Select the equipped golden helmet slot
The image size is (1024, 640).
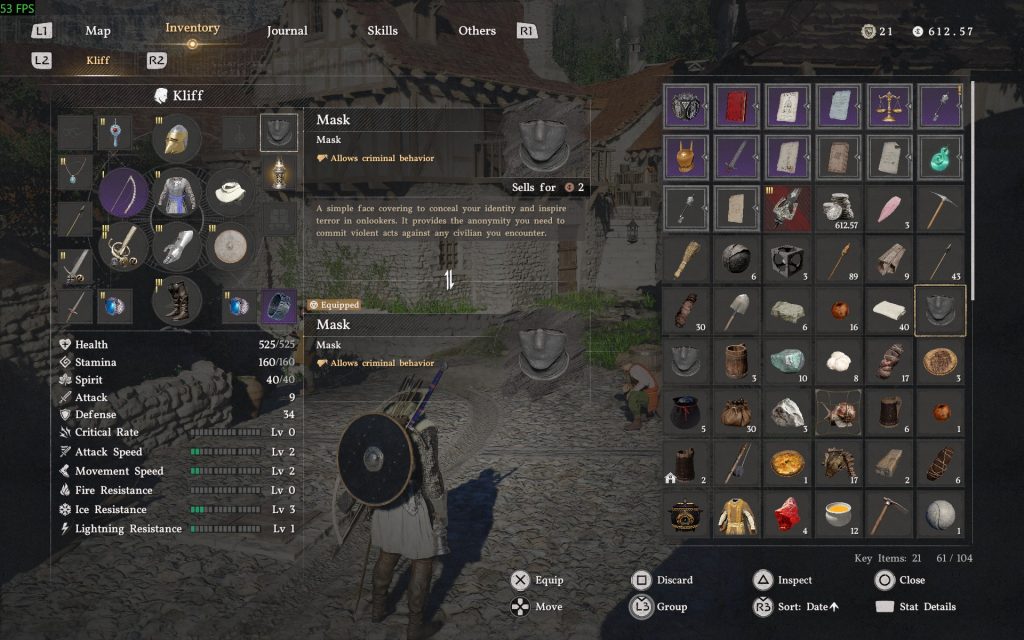(177, 139)
